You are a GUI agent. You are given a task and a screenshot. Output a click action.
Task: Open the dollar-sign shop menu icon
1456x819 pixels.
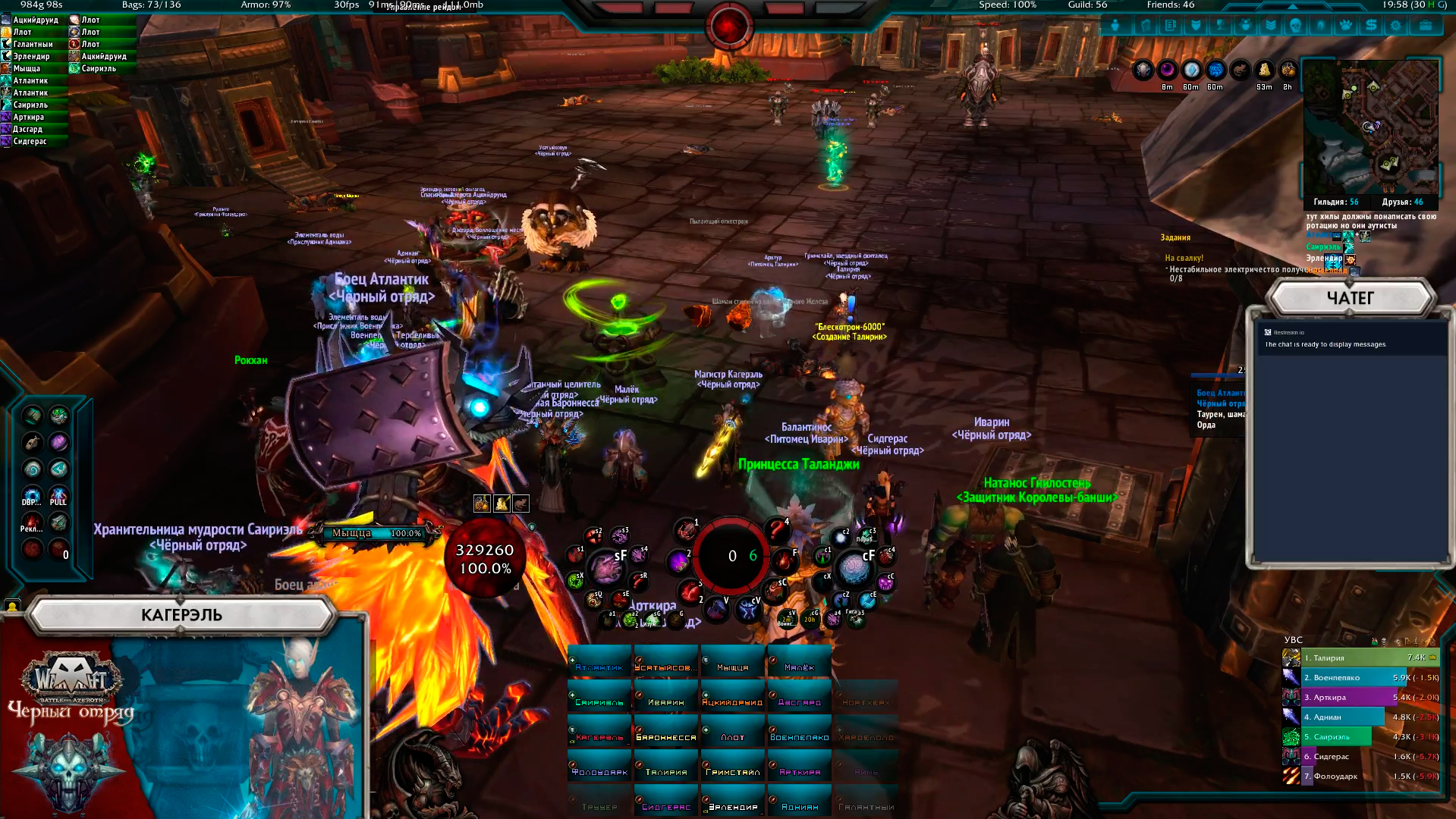pyautogui.click(x=1371, y=26)
